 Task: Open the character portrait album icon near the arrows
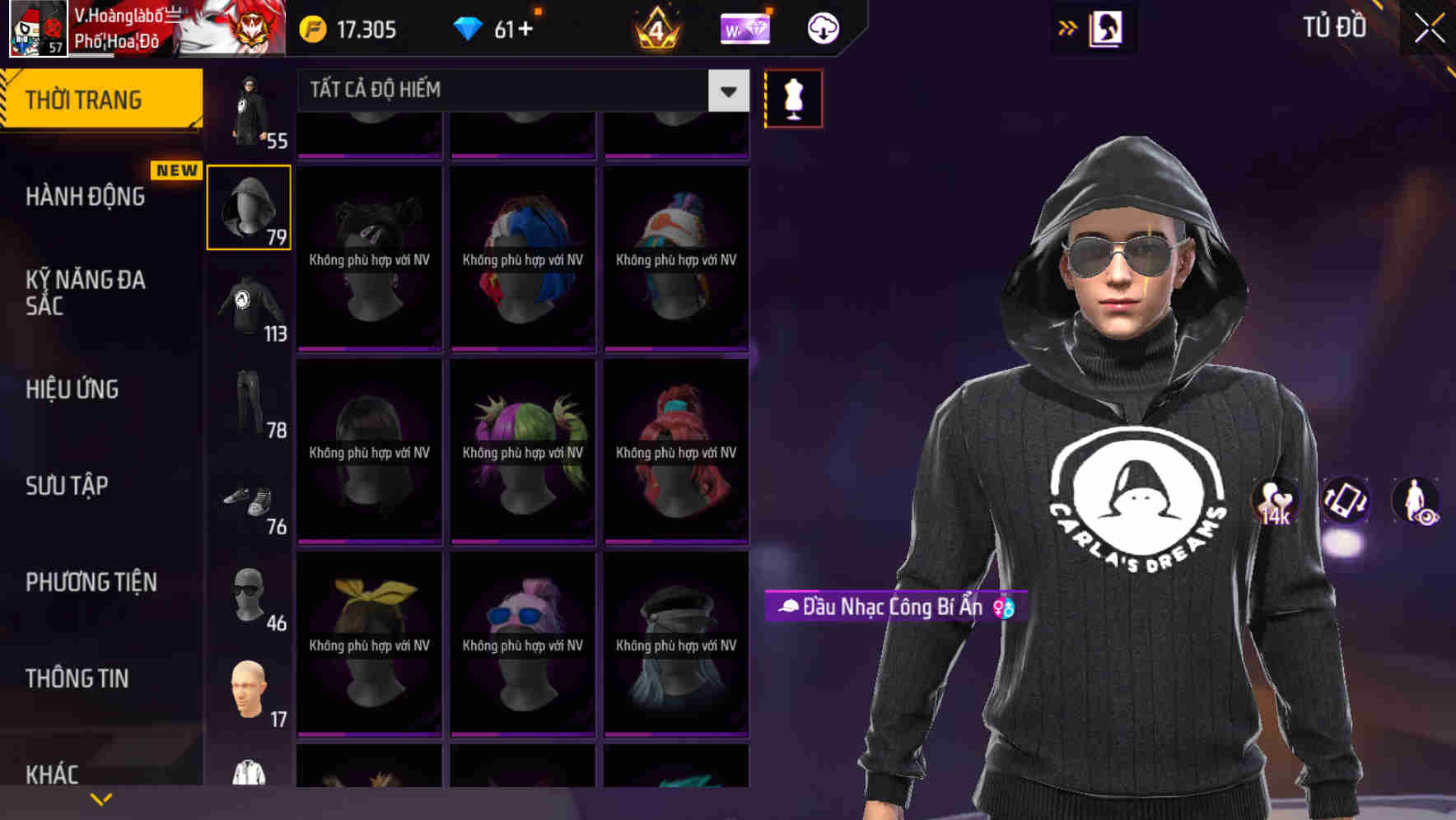tap(1106, 28)
